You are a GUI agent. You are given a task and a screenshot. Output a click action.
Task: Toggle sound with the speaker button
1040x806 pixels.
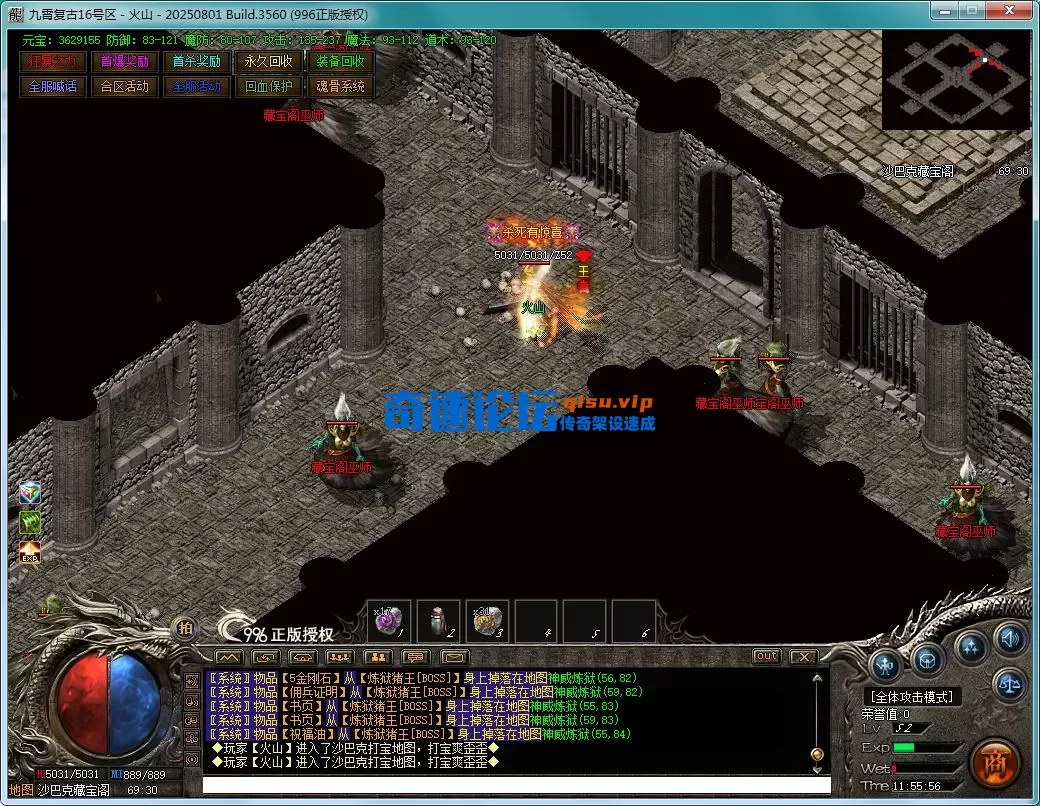(1010, 638)
